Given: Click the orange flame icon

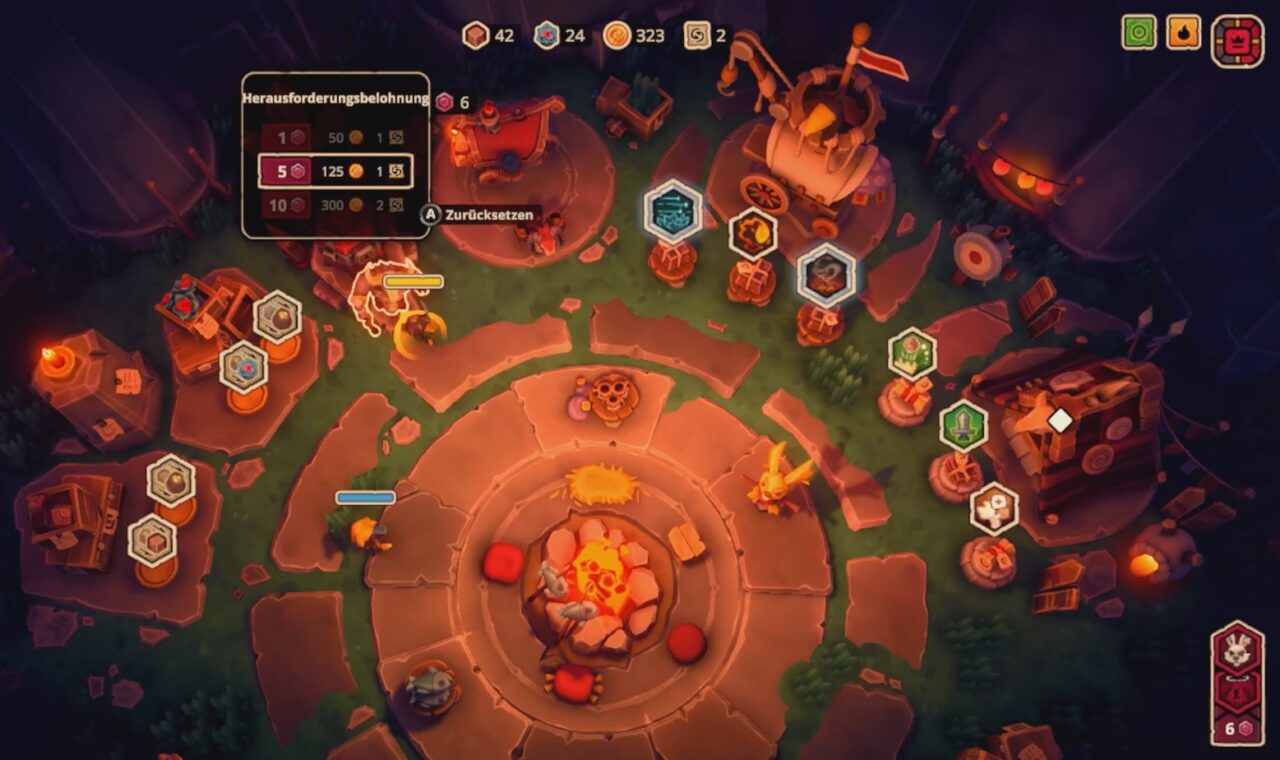Looking at the screenshot, I should pyautogui.click(x=1184, y=32).
